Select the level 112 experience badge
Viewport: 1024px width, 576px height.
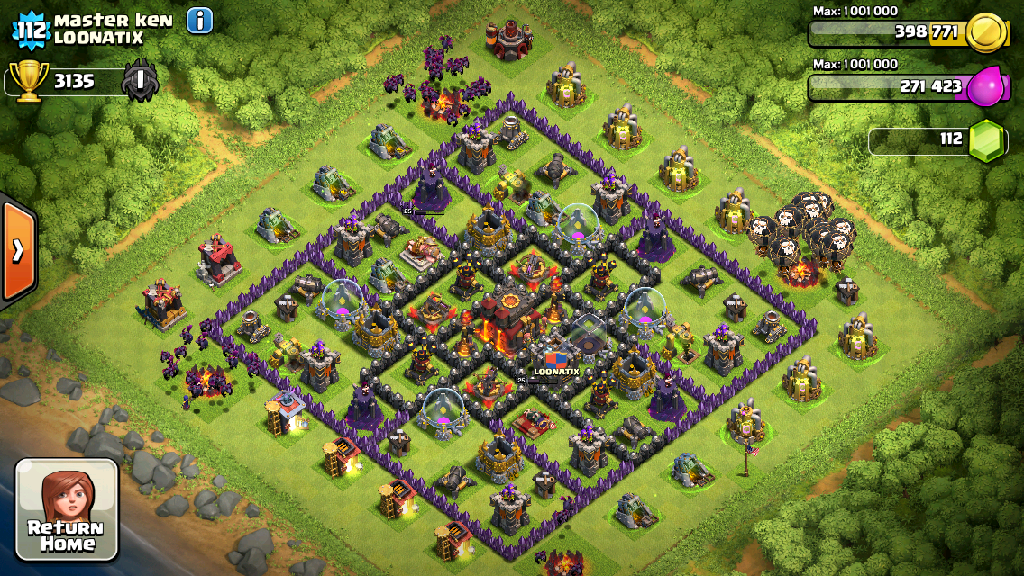pos(31,29)
